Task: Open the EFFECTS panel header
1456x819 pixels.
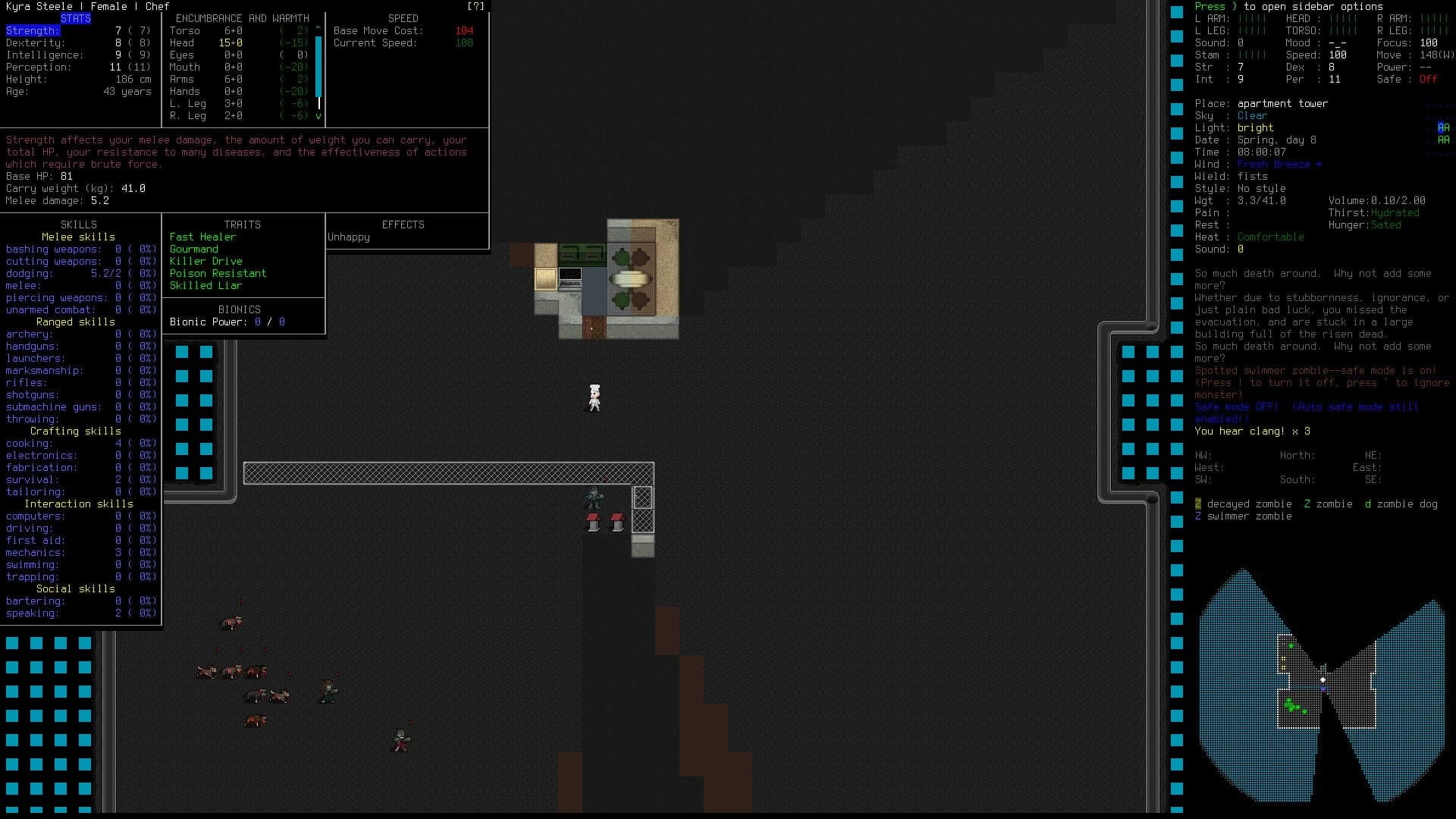Action: [403, 224]
